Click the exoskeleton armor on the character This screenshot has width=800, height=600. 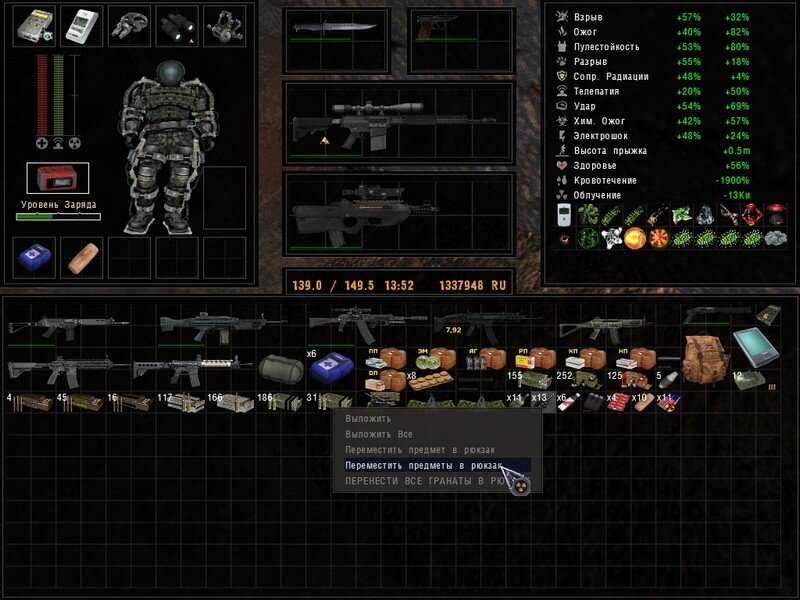[170, 150]
